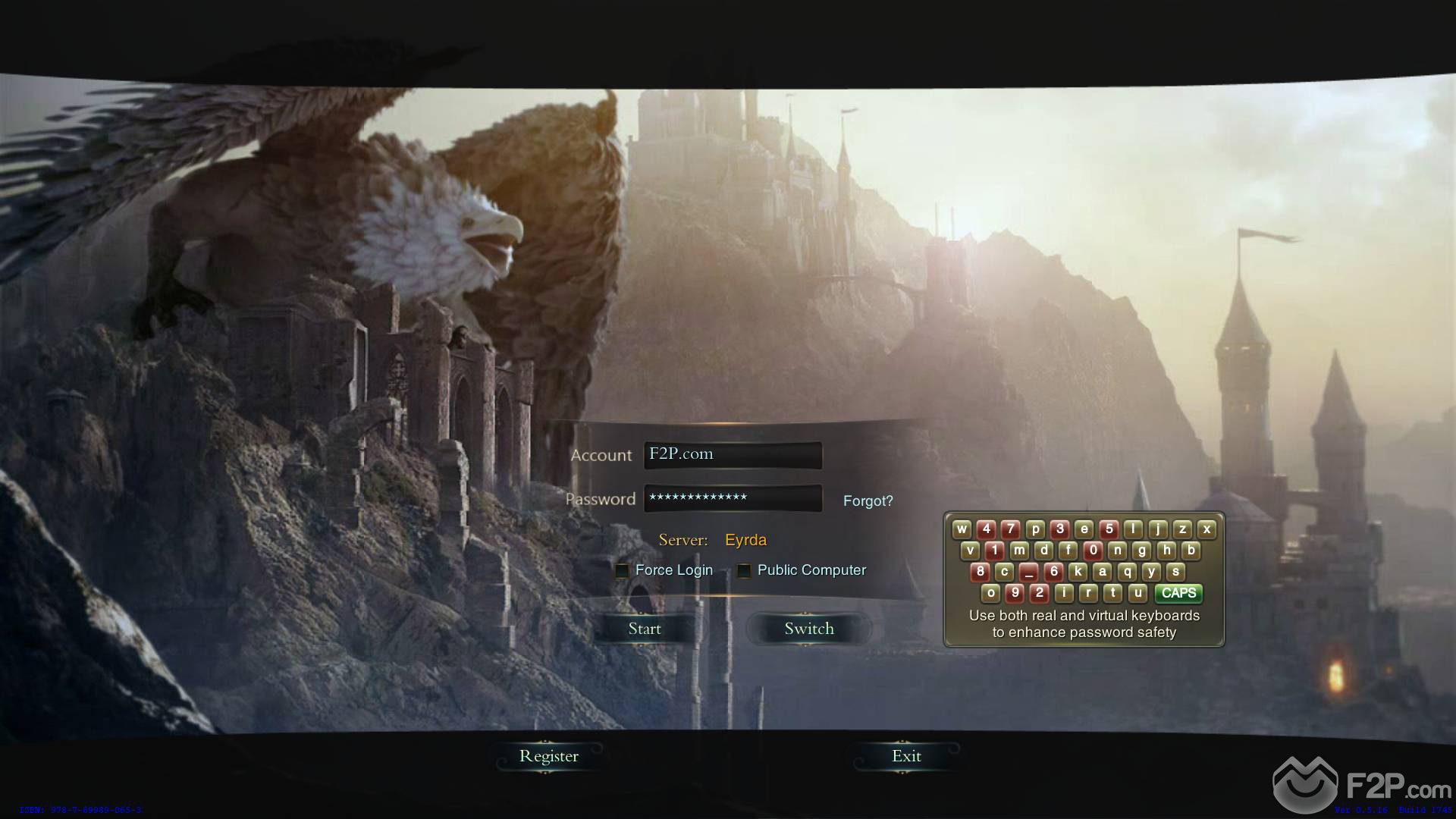Hit the underscore virtual keyboard key

[x=1028, y=572]
